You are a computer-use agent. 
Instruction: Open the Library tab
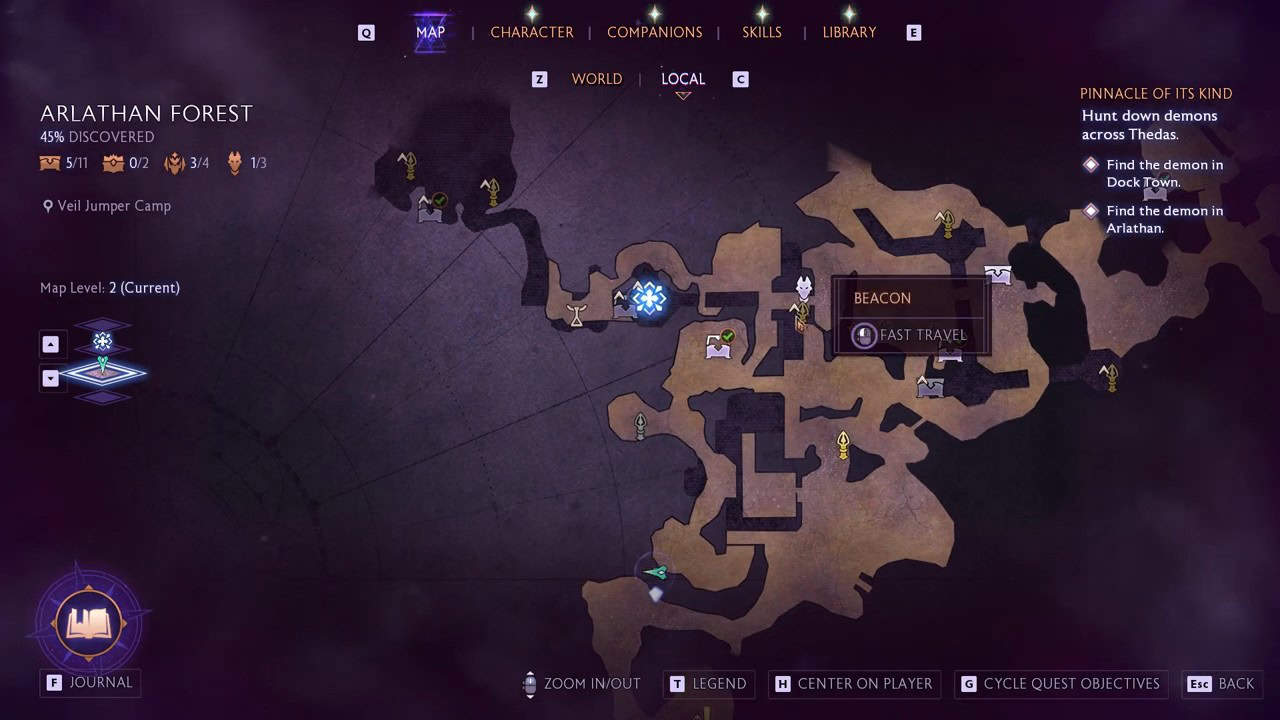(x=849, y=32)
